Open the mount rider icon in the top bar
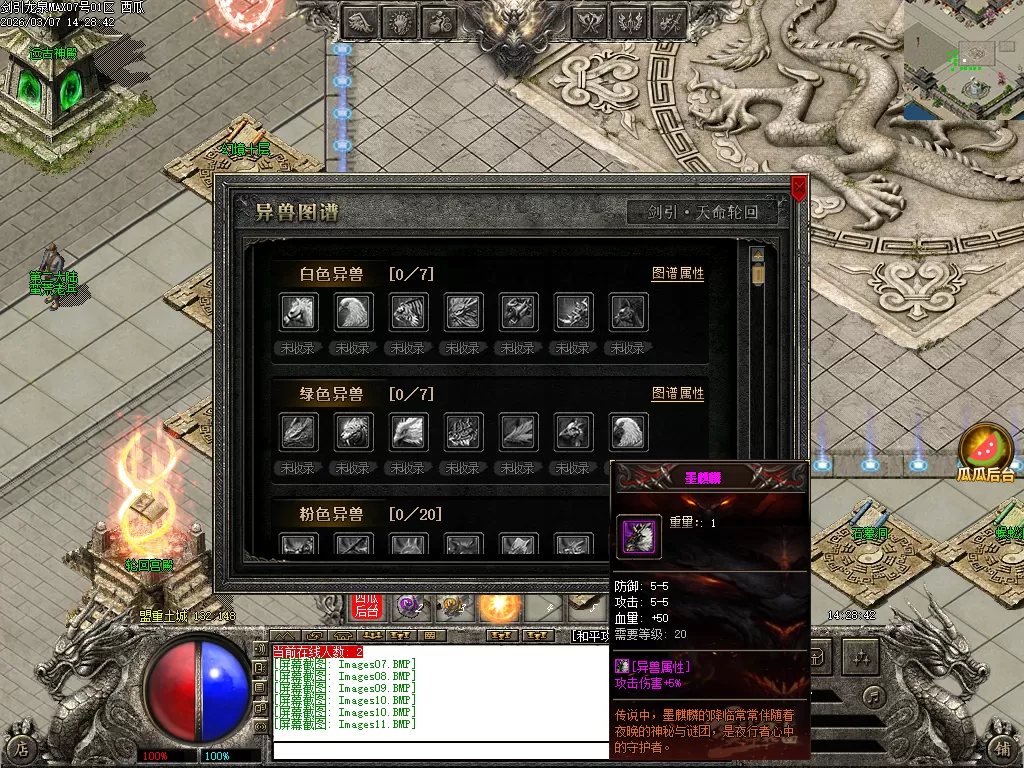Screen dimensions: 1024x768 [439, 21]
